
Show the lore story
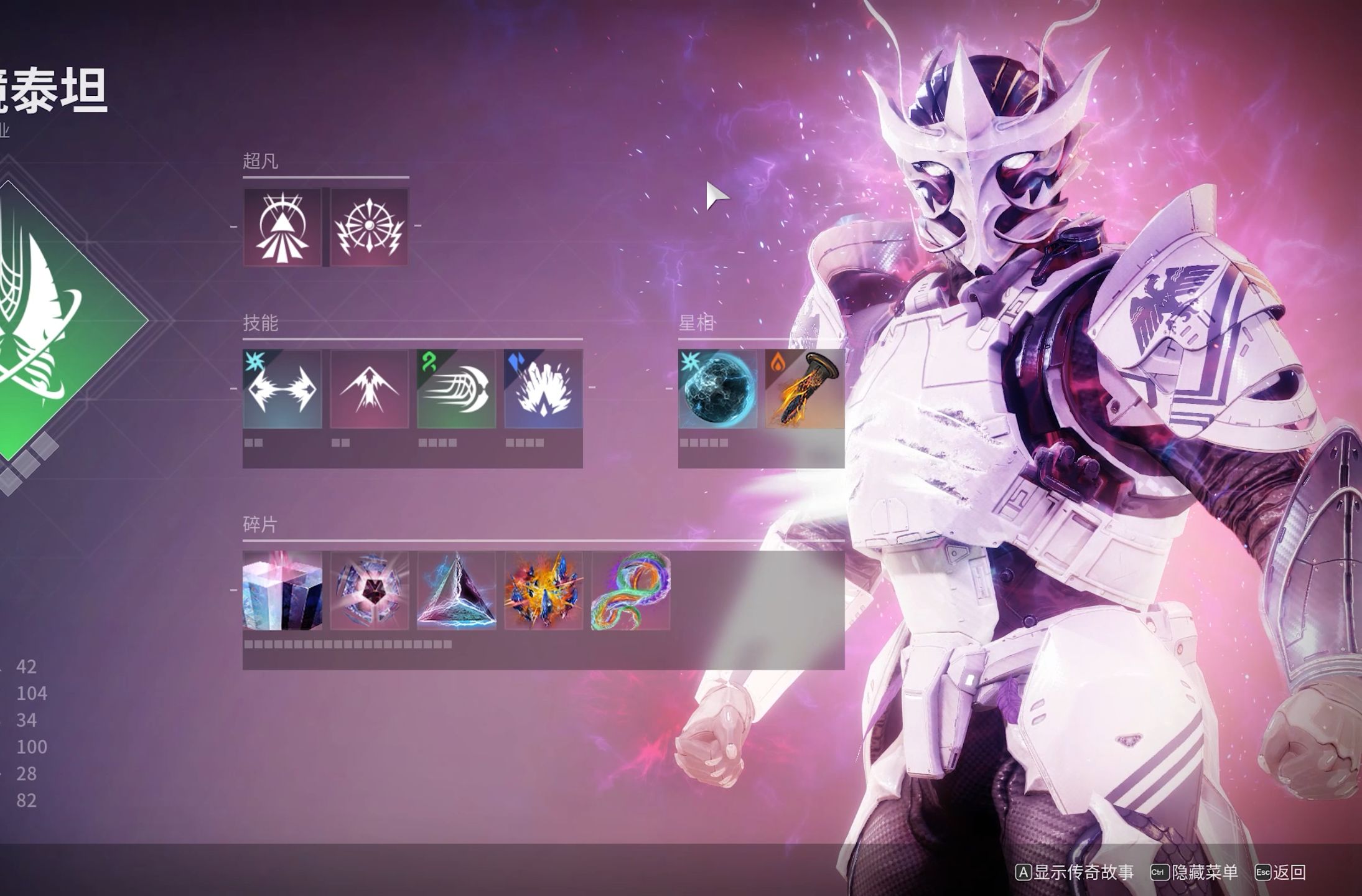1075,872
